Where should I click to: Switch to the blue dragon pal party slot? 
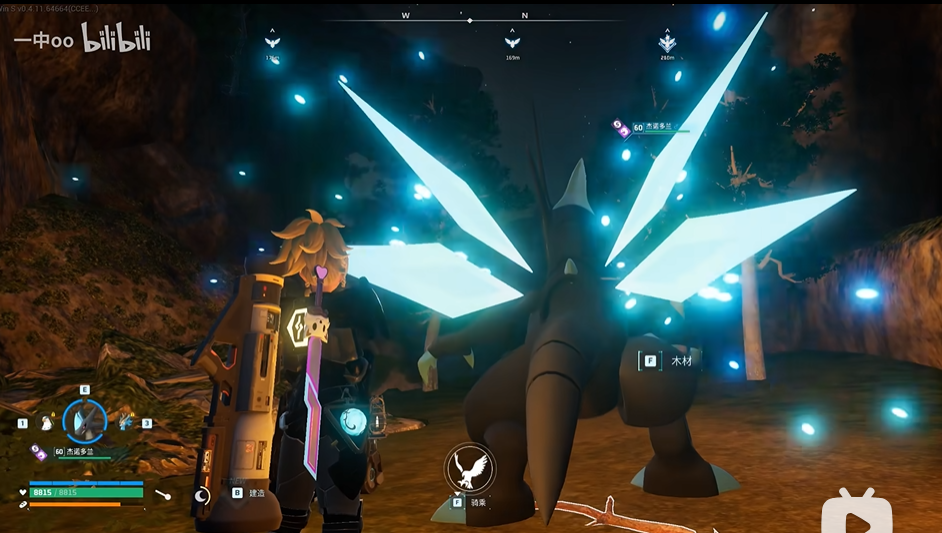[x=126, y=423]
